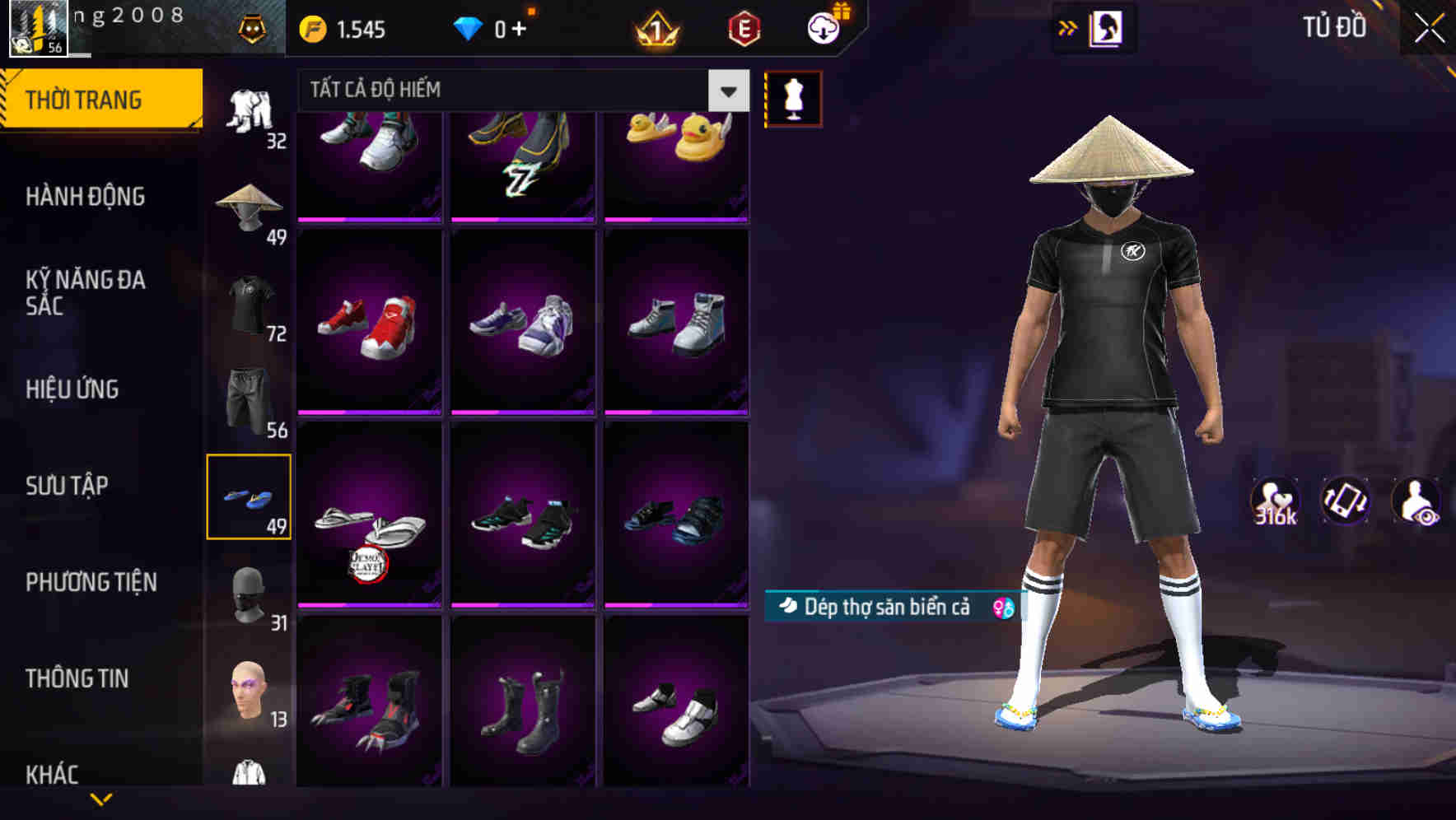
Task: Click the gold FF coin balance icon
Action: tap(313, 27)
